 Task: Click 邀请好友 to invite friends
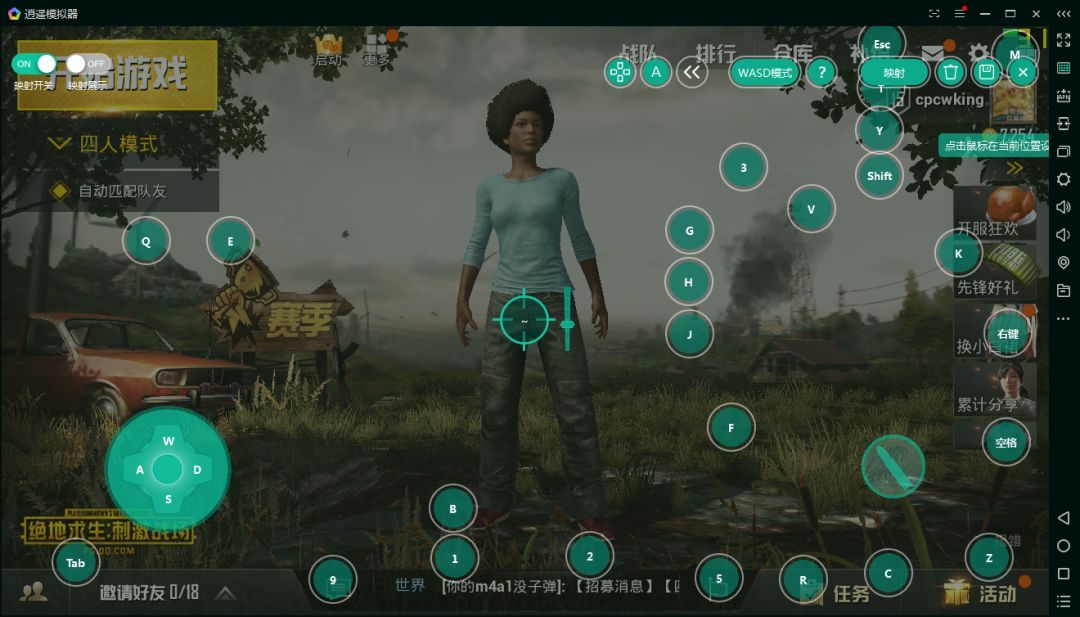point(148,592)
